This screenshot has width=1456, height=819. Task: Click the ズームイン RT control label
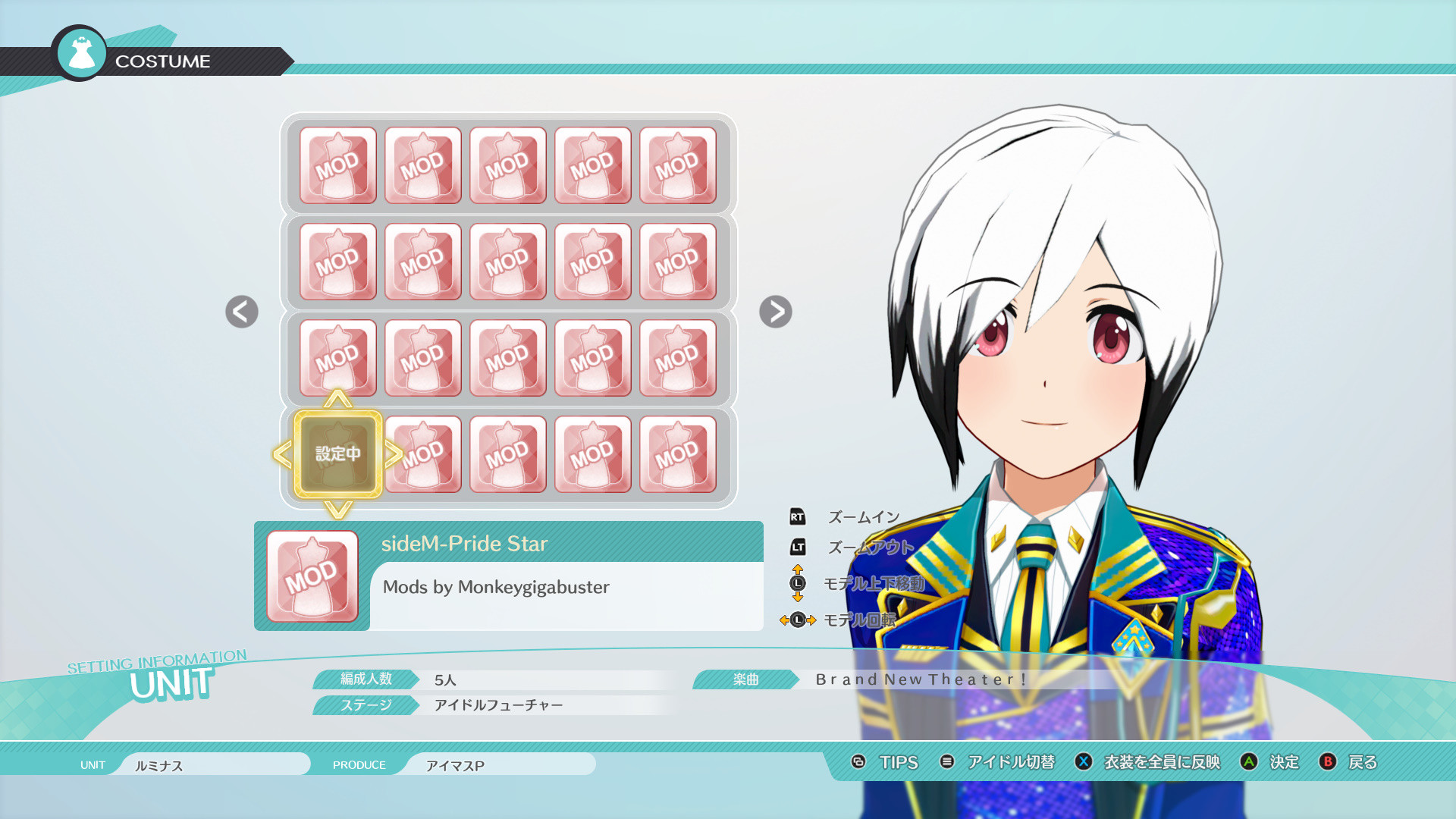pos(861,515)
